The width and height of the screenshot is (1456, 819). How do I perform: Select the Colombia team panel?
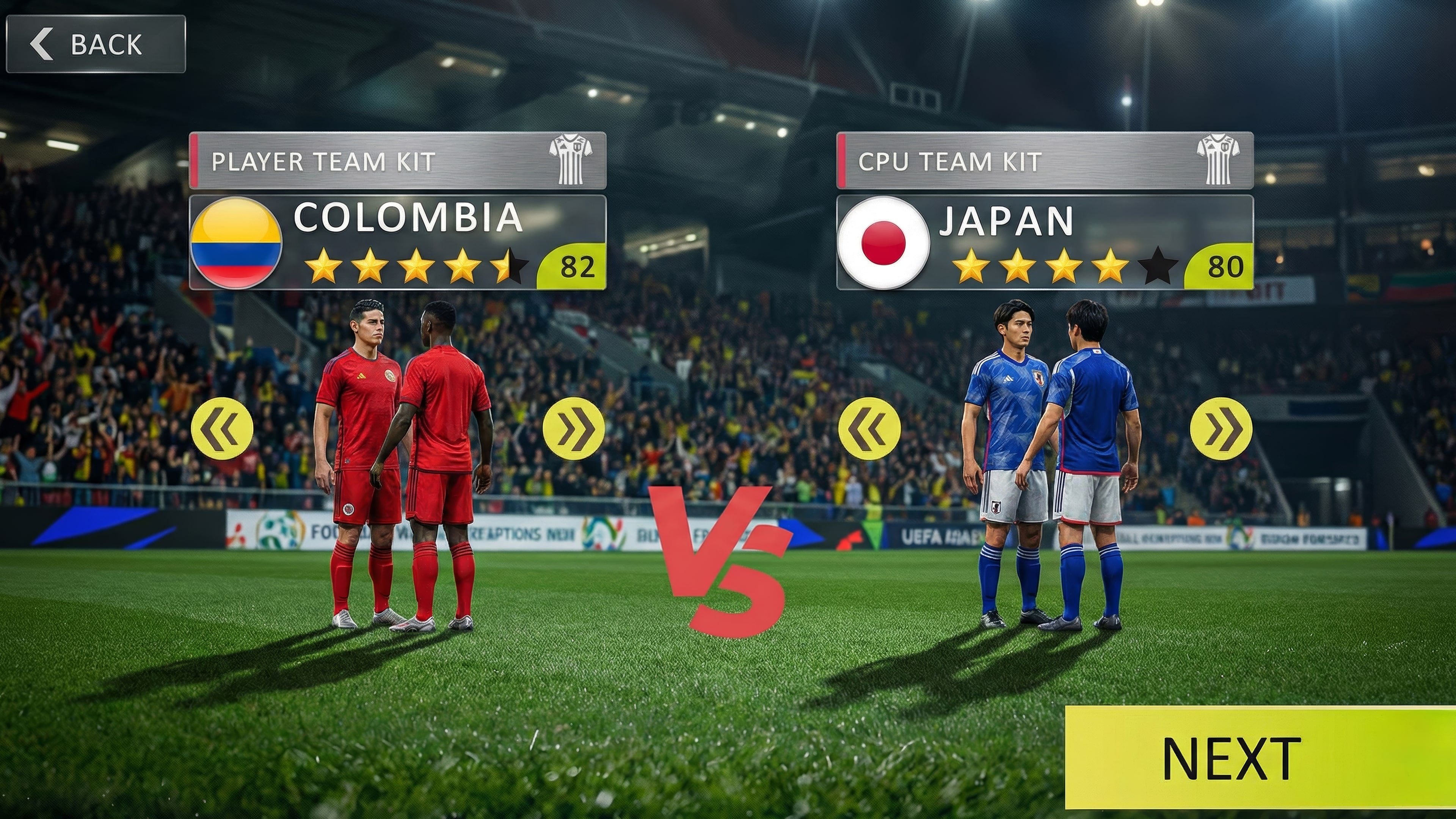click(x=397, y=243)
